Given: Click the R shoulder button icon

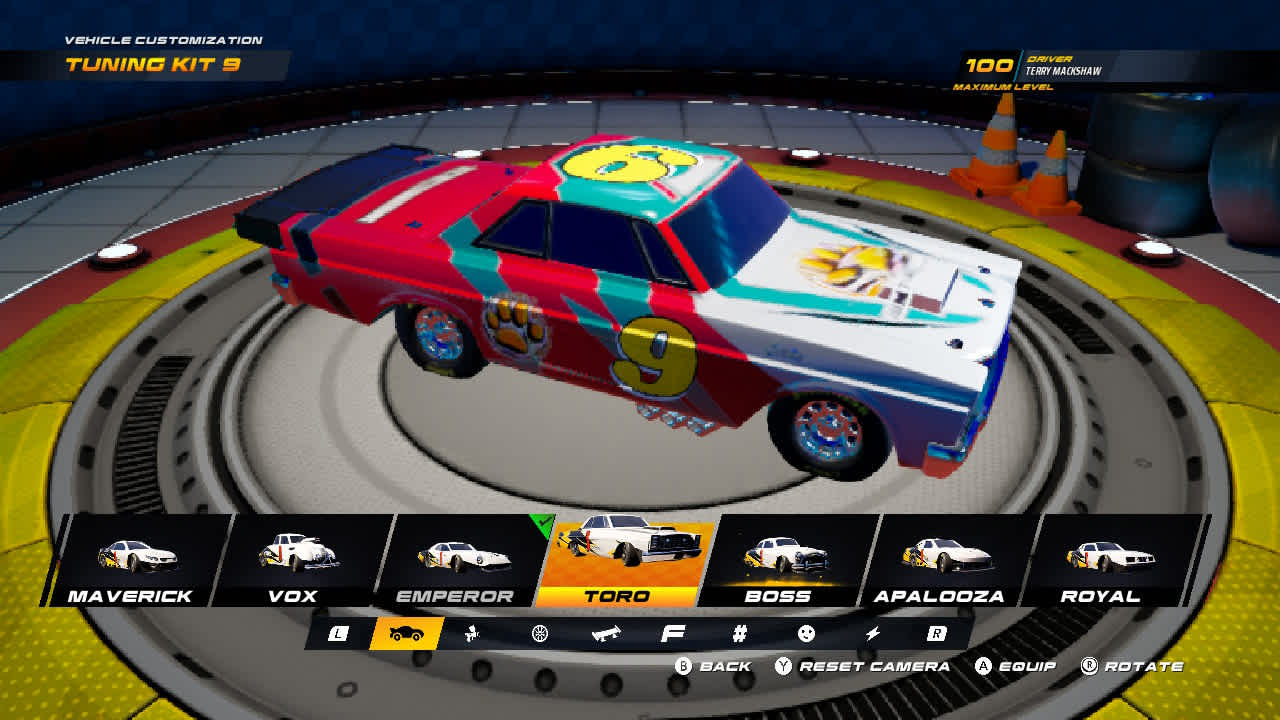Looking at the screenshot, I should click(936, 633).
